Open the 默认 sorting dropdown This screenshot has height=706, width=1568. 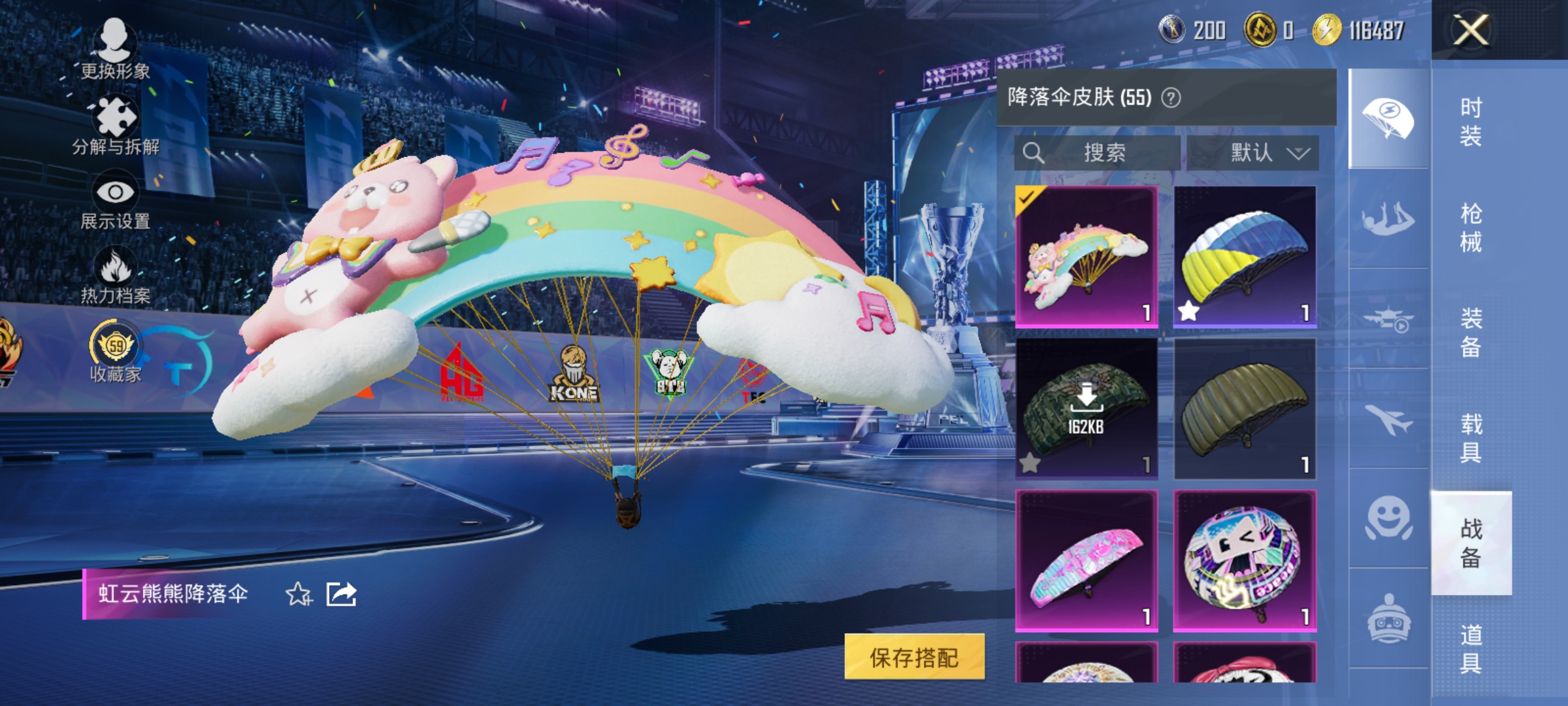[x=1258, y=152]
